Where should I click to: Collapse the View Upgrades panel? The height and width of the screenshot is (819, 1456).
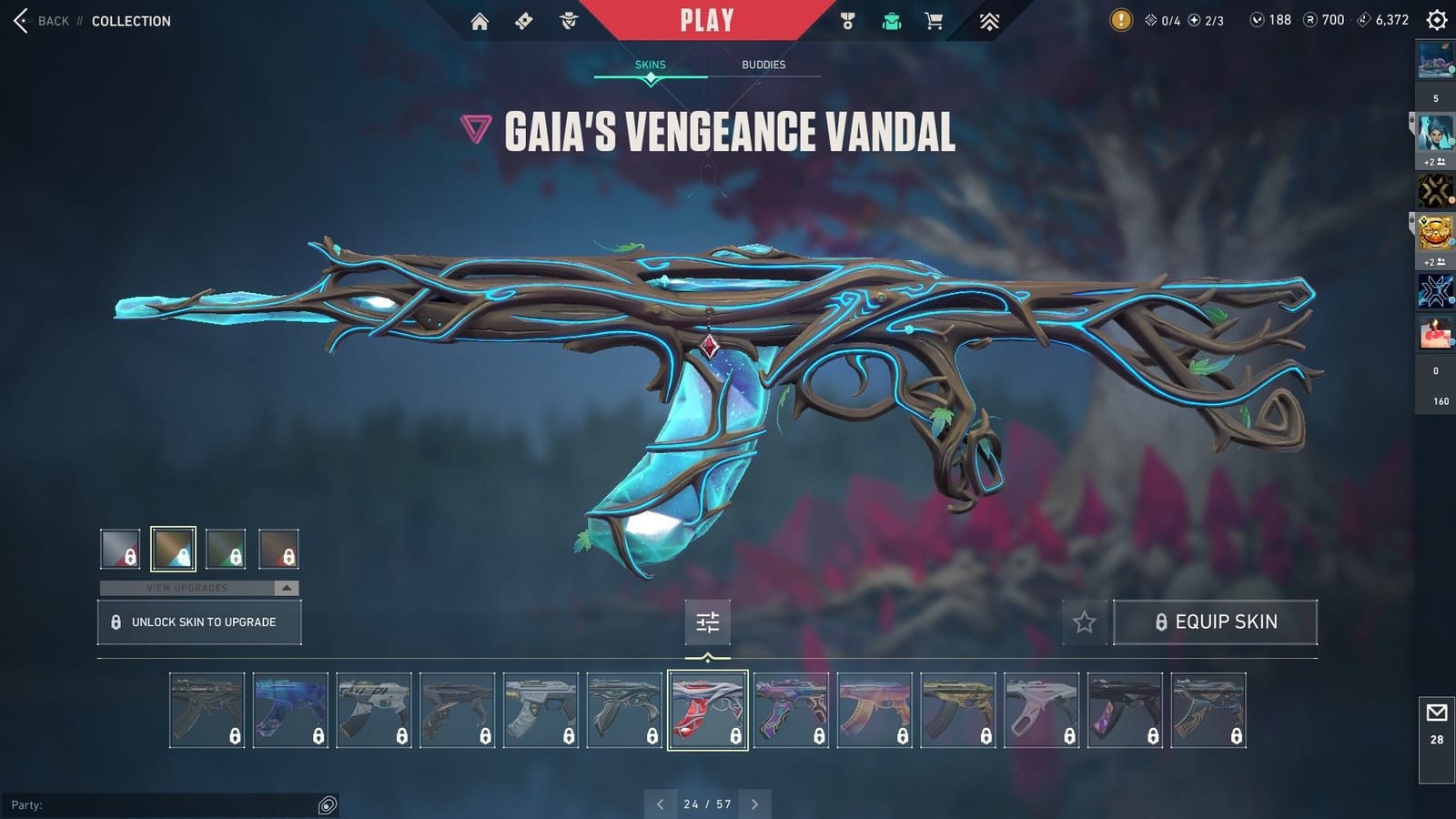tap(286, 588)
